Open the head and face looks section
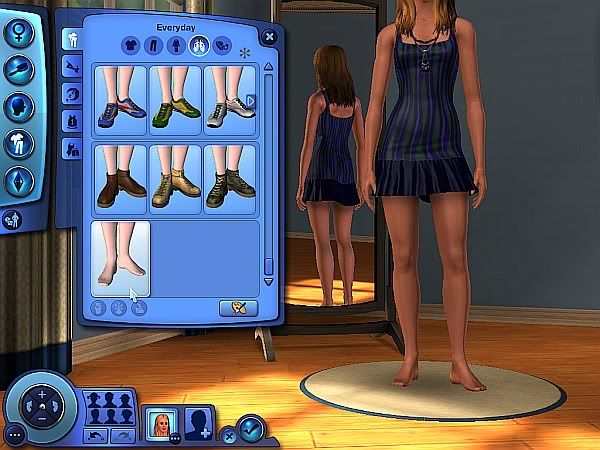 (x=20, y=105)
